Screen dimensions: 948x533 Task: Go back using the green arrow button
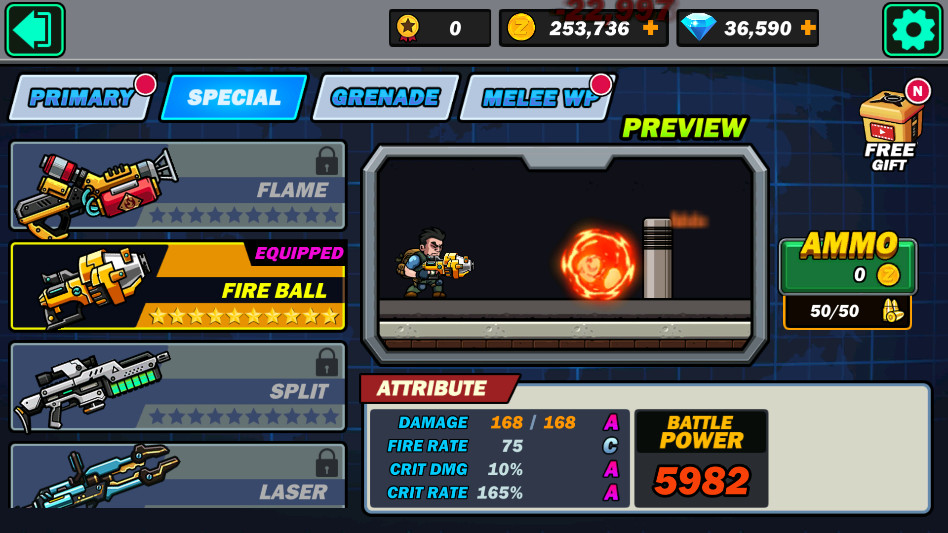pyautogui.click(x=35, y=29)
